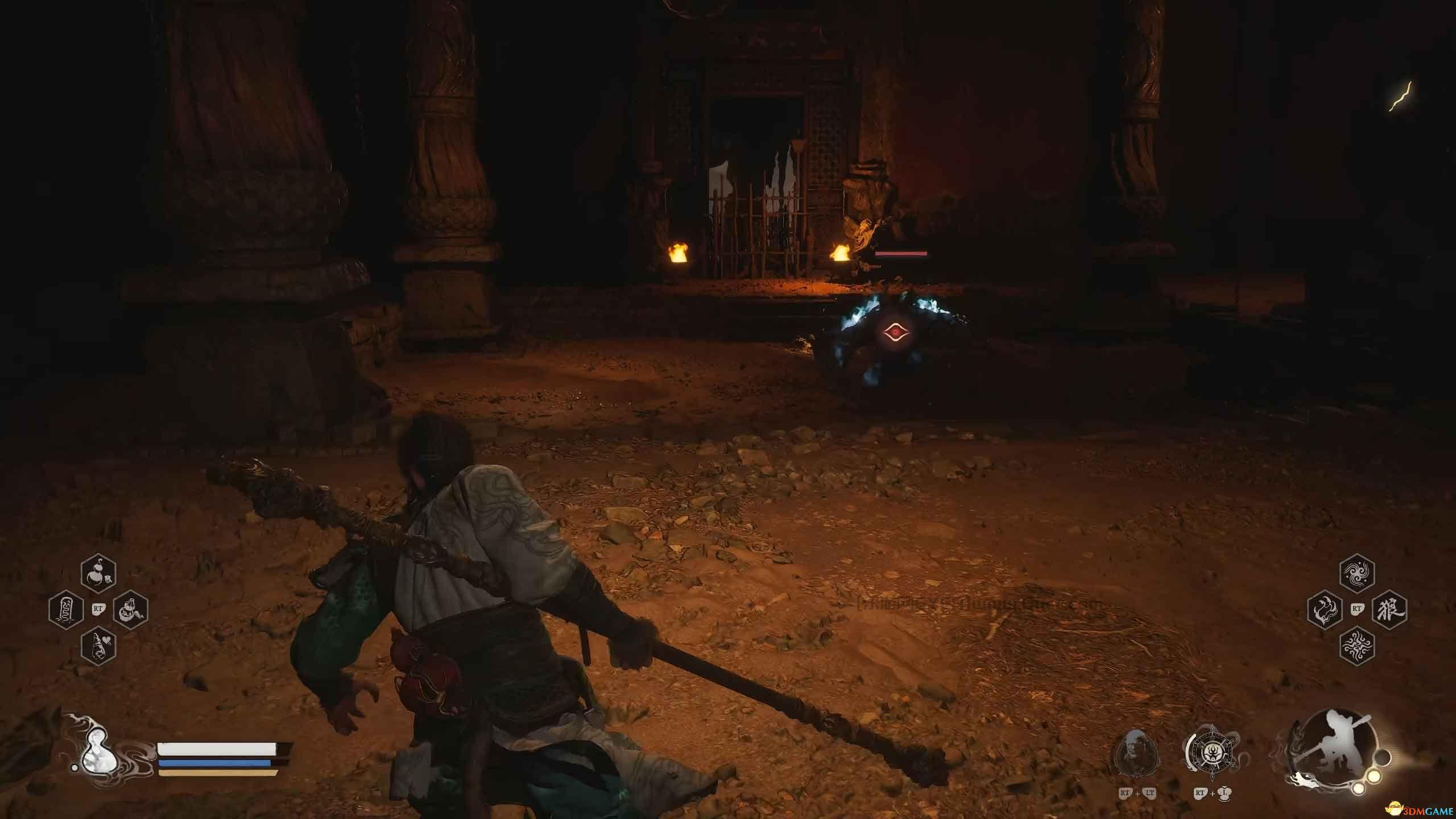Select the gourd item slot with crown badge
This screenshot has width=1456, height=819.
click(98, 574)
